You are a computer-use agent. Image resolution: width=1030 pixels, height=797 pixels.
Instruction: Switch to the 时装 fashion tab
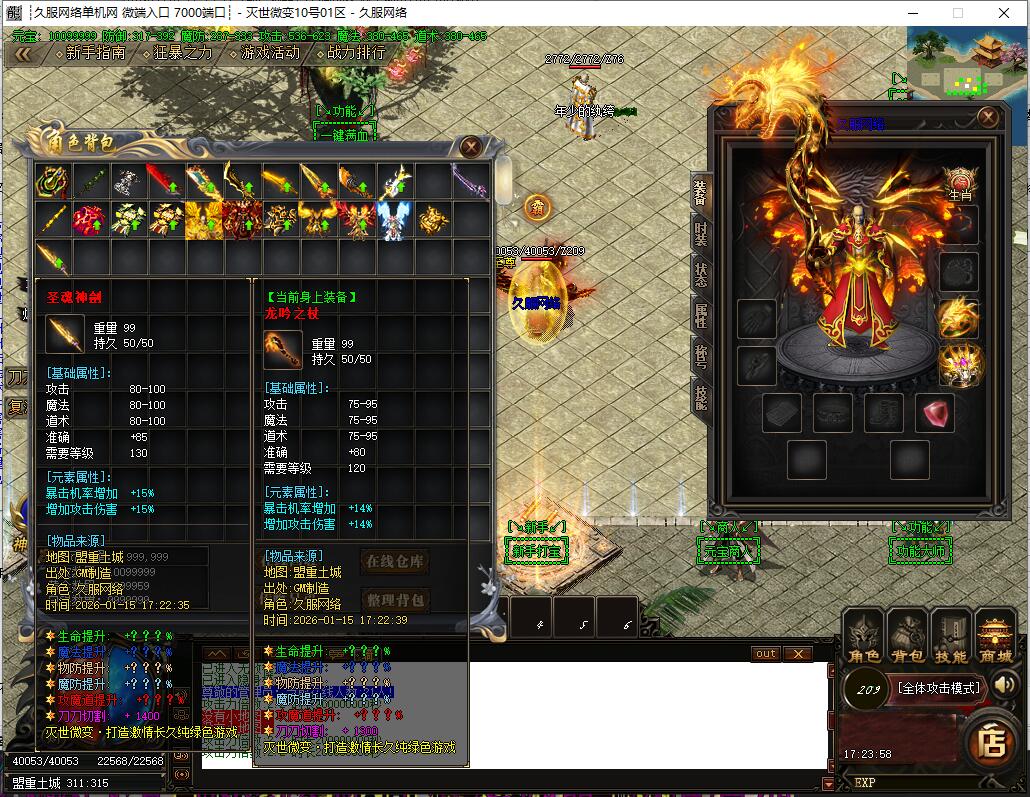[700, 234]
